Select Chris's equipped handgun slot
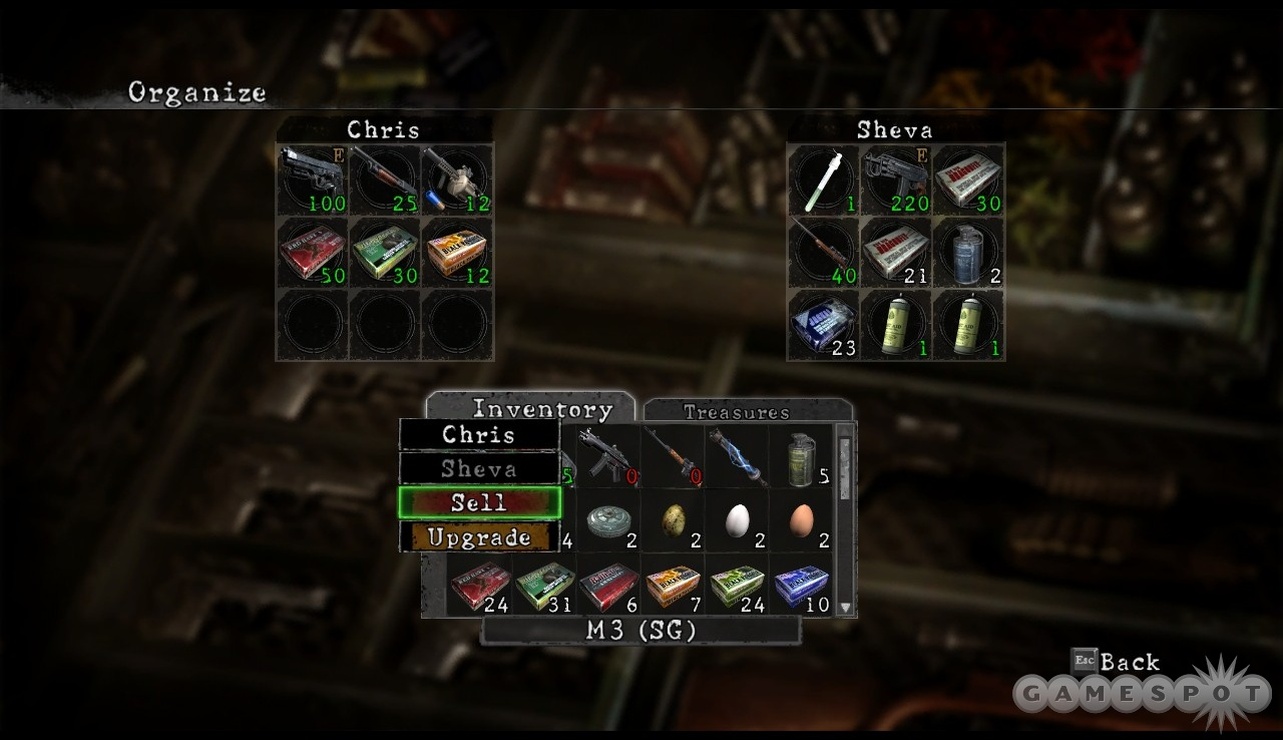The image size is (1283, 740). click(313, 180)
